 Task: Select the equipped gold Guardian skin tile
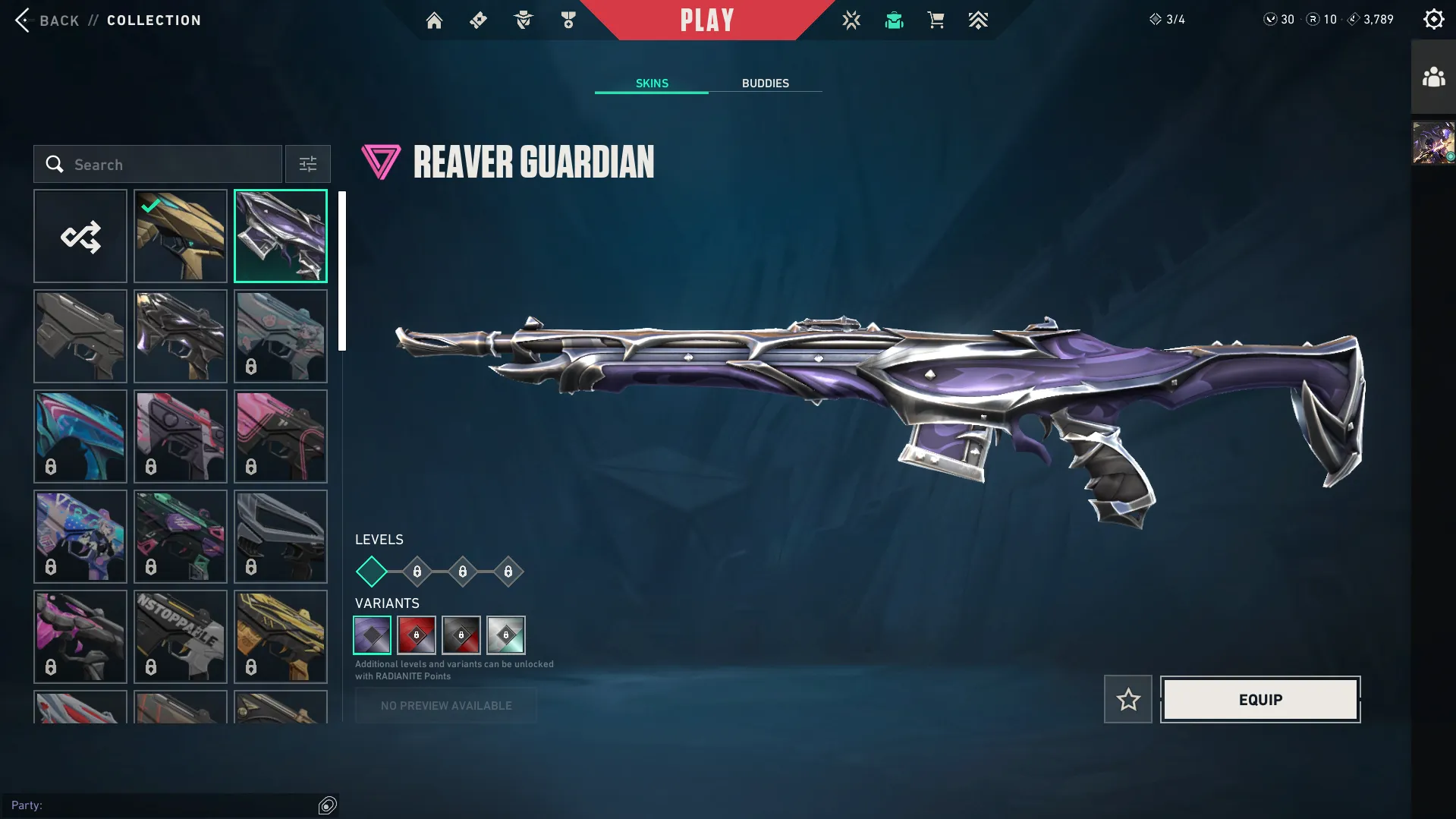click(181, 236)
